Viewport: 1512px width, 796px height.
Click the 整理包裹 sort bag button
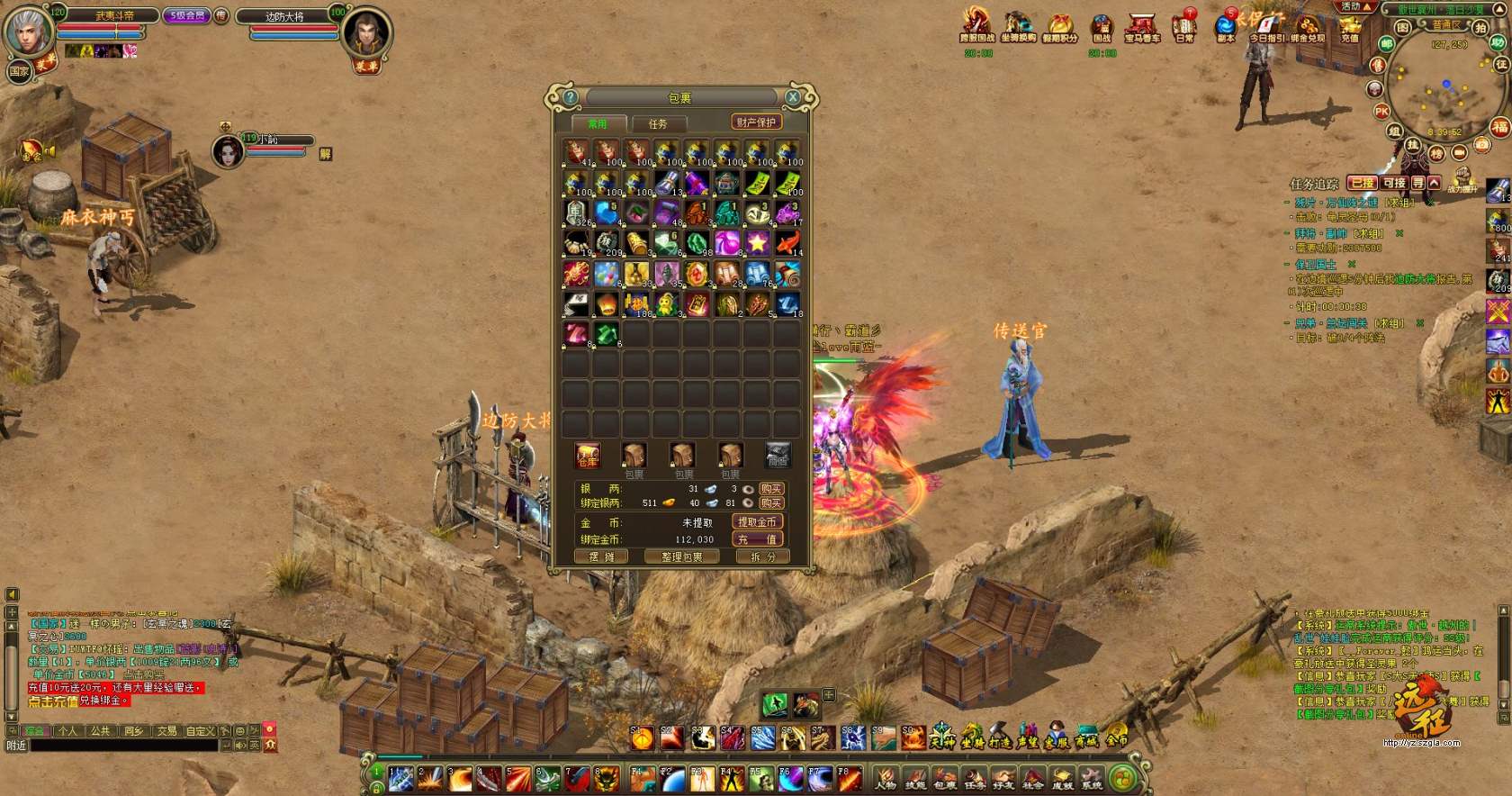682,556
